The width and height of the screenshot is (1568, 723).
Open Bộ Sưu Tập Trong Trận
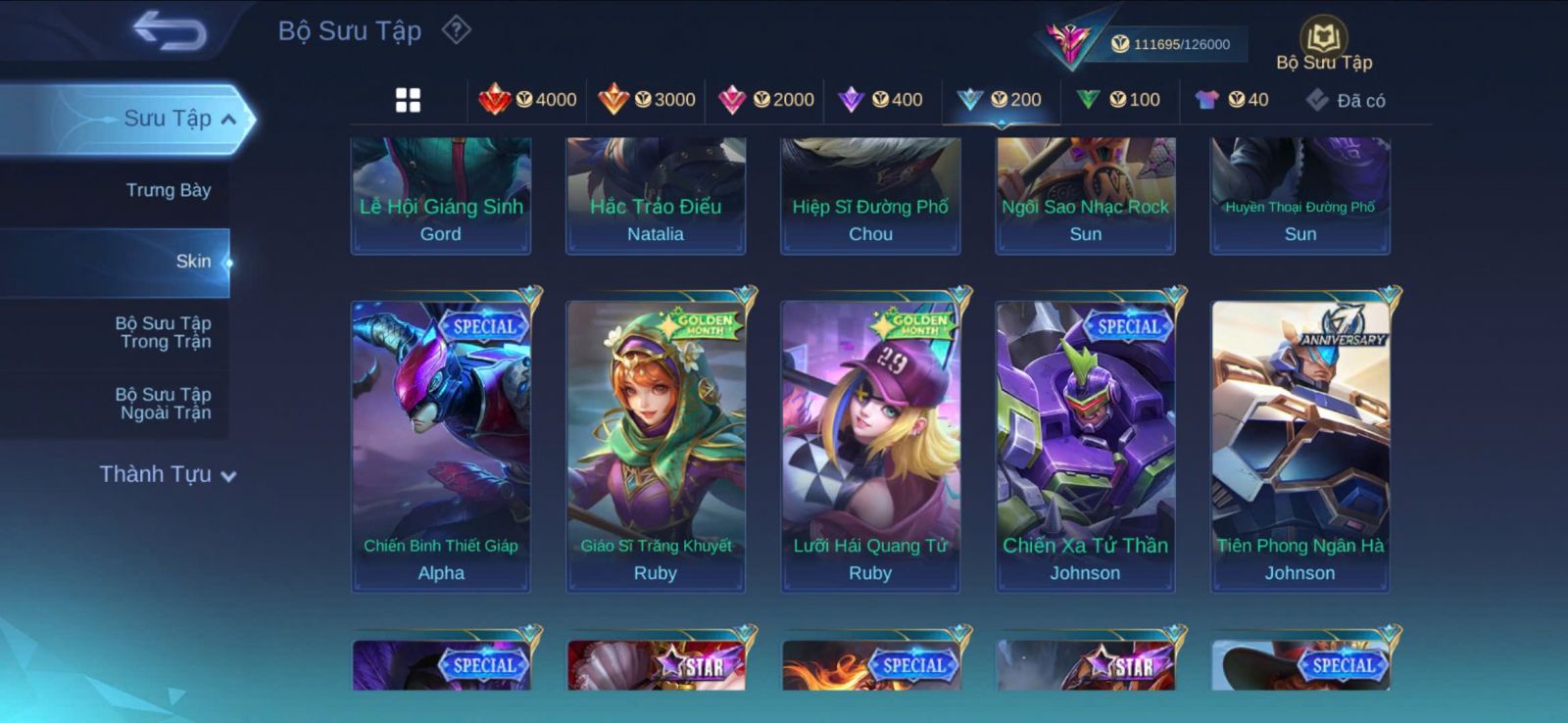164,332
